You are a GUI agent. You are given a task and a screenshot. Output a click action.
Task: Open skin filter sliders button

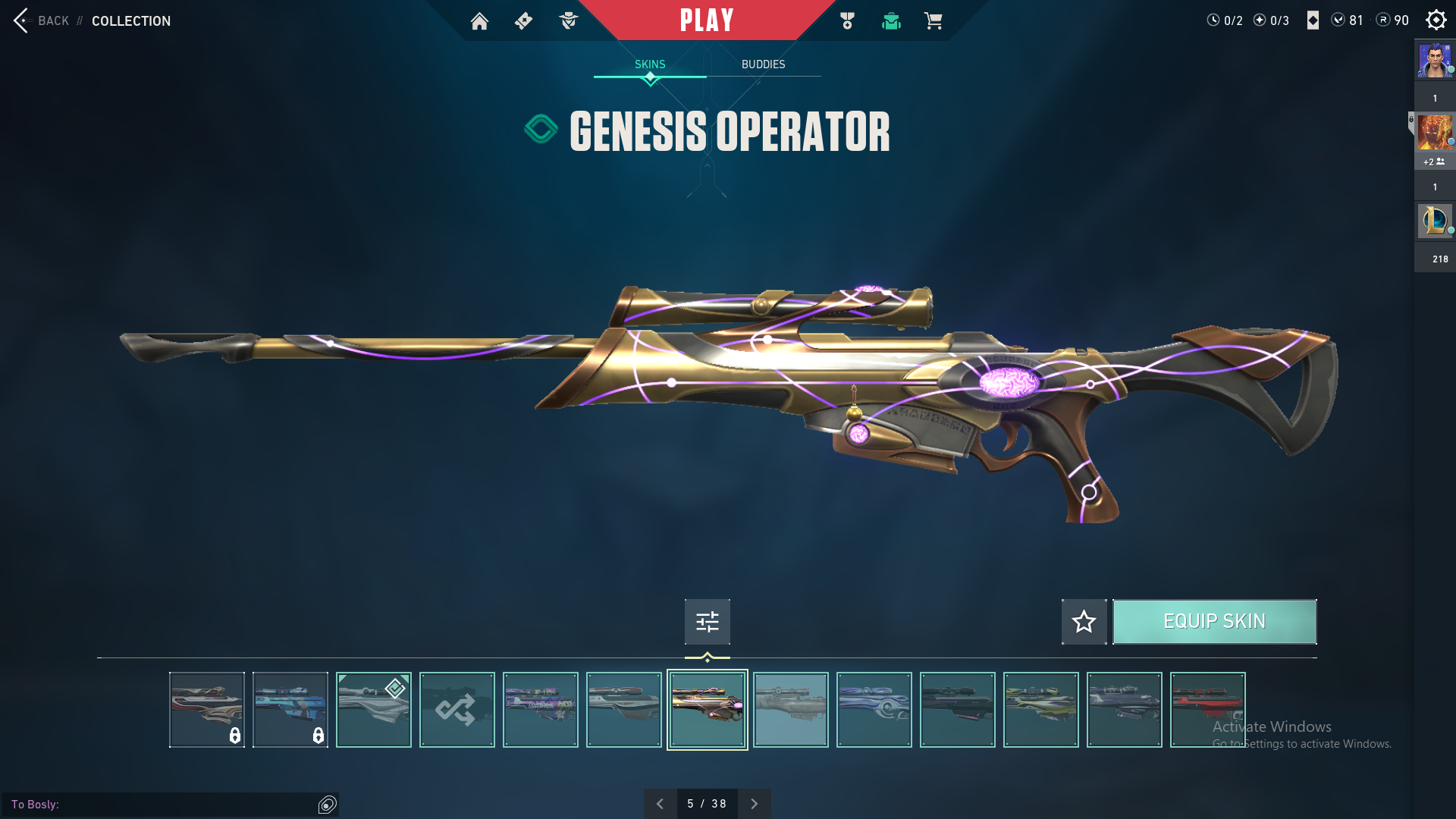(x=707, y=622)
